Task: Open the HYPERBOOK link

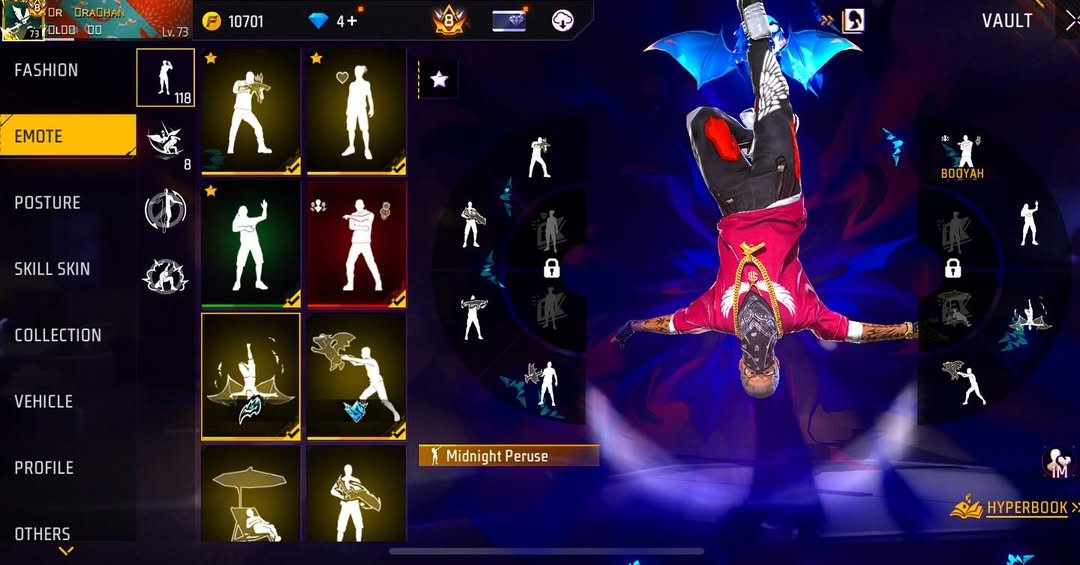Action: (x=1025, y=508)
